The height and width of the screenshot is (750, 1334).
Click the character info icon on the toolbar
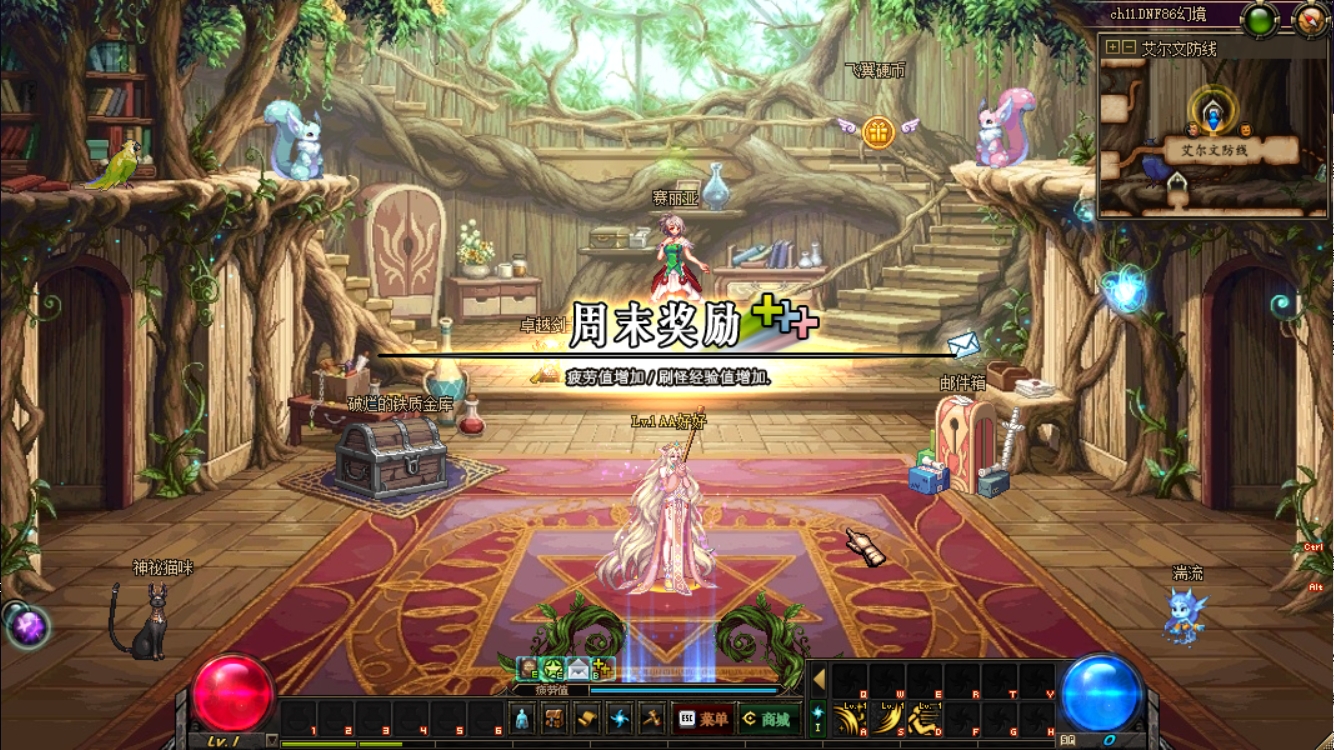522,718
